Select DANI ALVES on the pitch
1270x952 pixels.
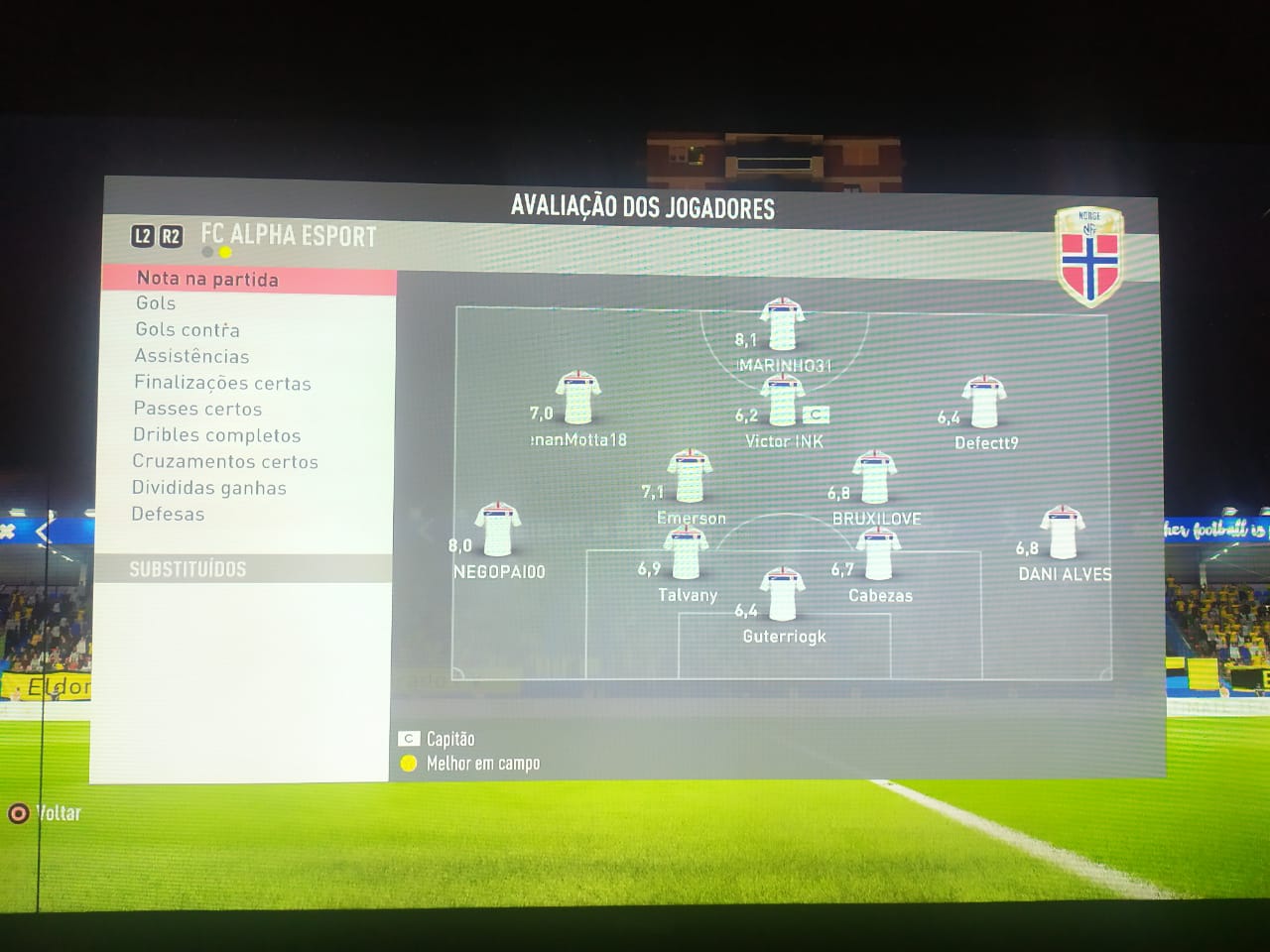(x=1062, y=533)
